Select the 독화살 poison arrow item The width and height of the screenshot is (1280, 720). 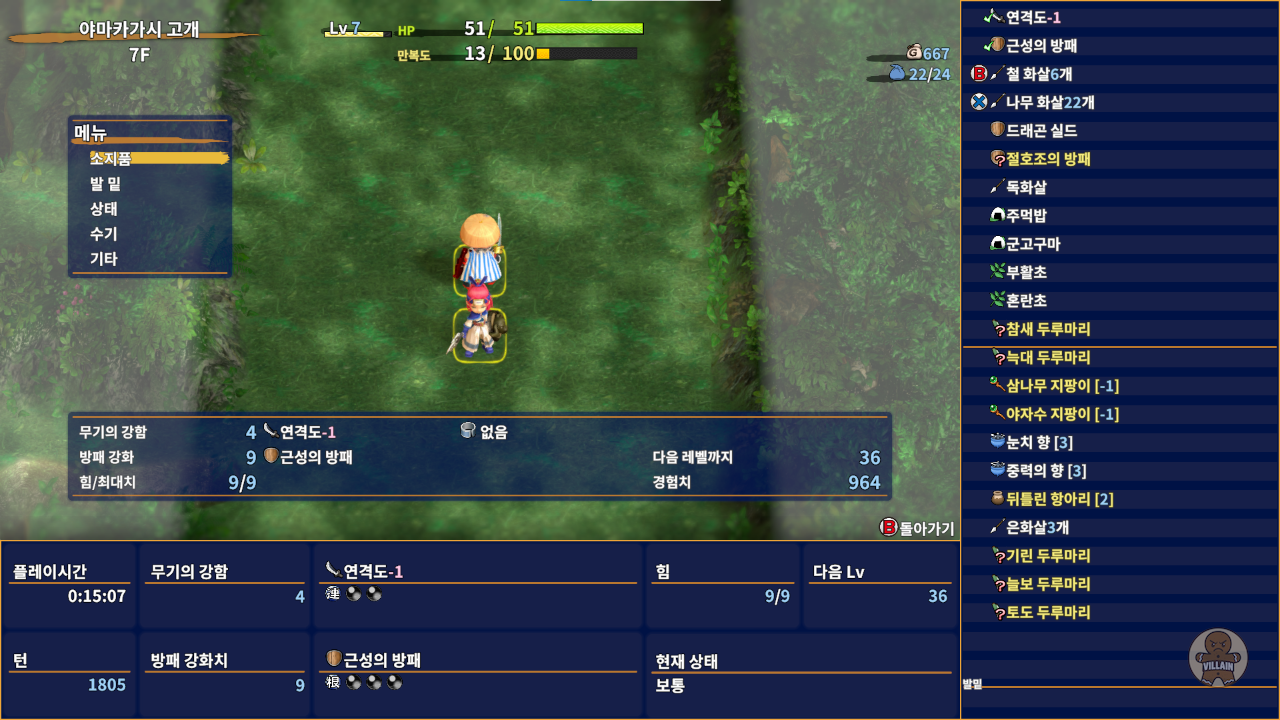[x=1025, y=187]
